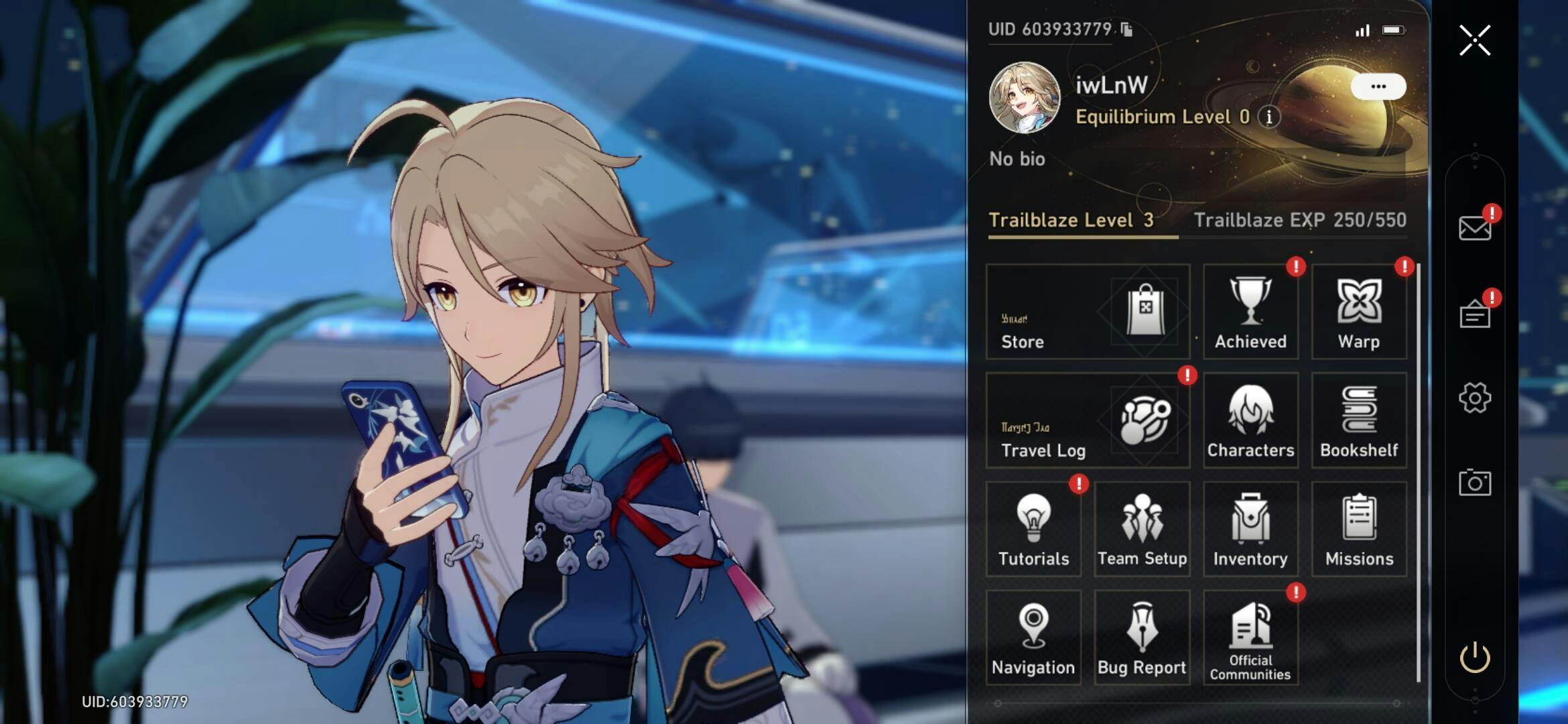This screenshot has width=1568, height=724.
Task: Open the three-dot profile options button
Action: [x=1378, y=86]
